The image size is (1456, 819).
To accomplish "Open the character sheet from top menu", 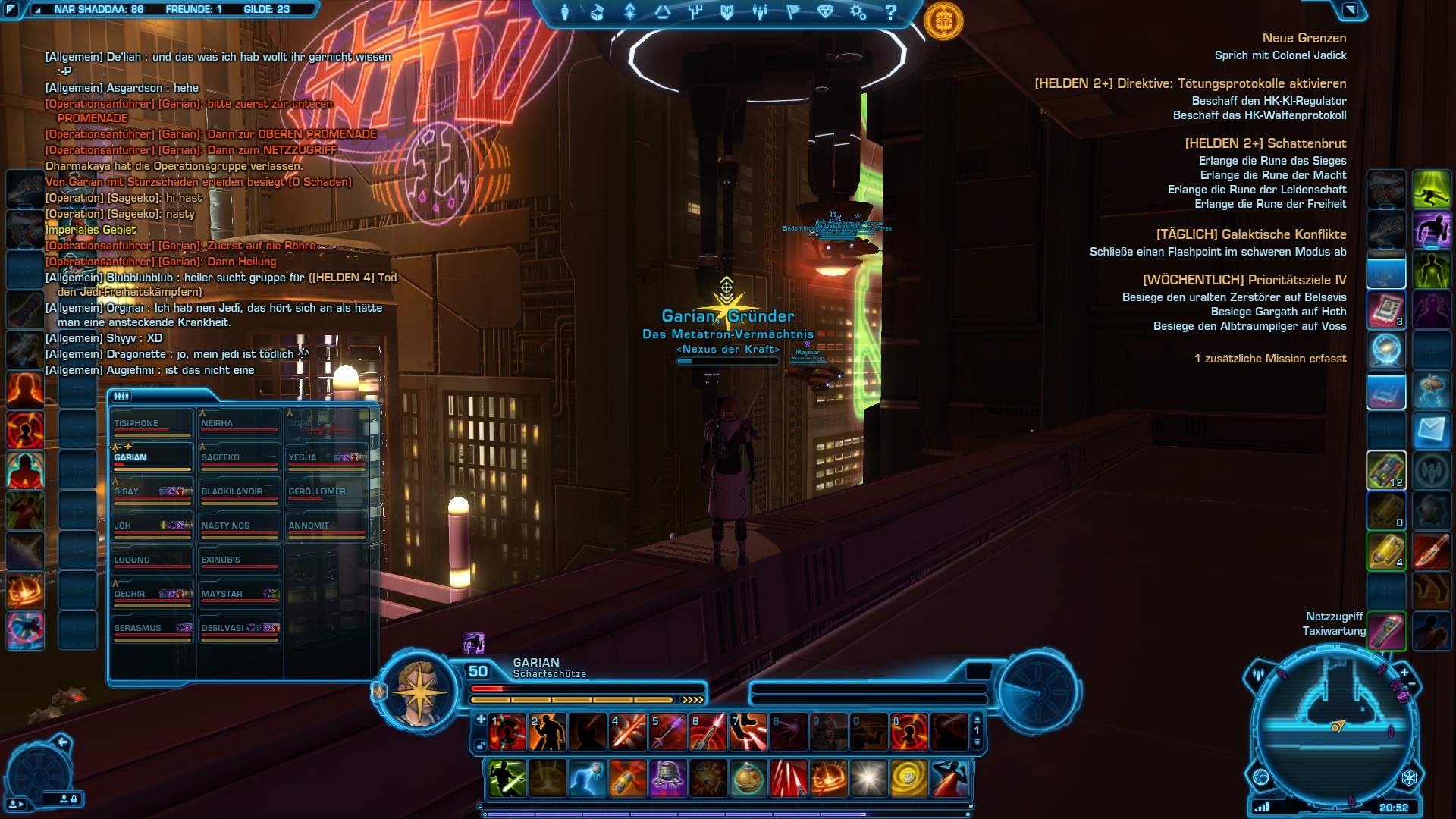I will (x=565, y=12).
